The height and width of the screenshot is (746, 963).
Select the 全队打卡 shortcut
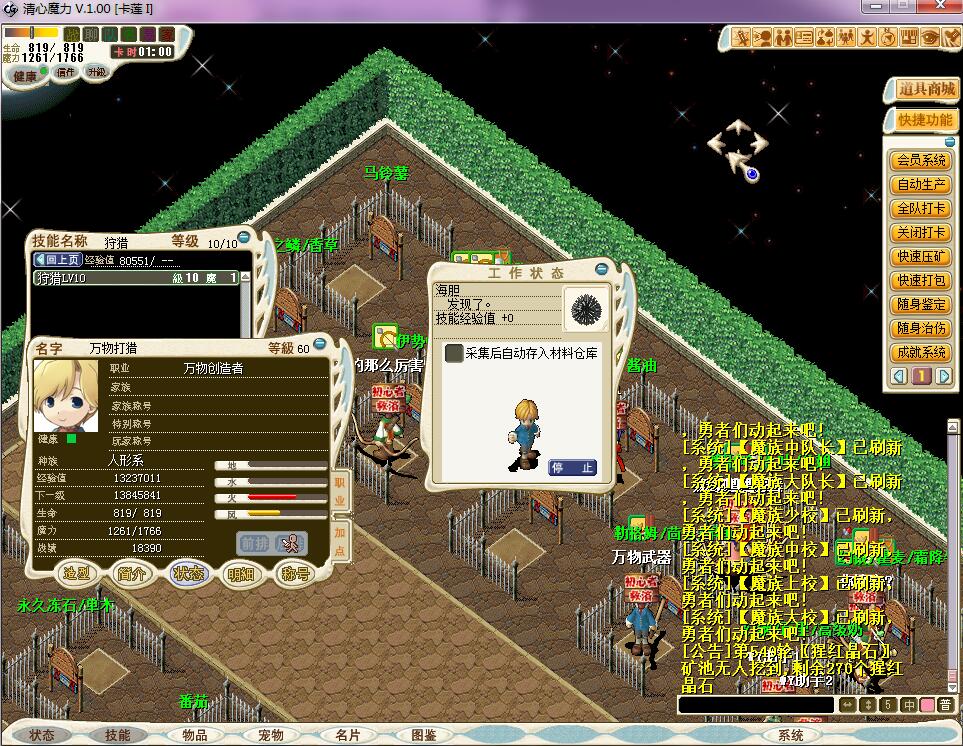coord(921,209)
